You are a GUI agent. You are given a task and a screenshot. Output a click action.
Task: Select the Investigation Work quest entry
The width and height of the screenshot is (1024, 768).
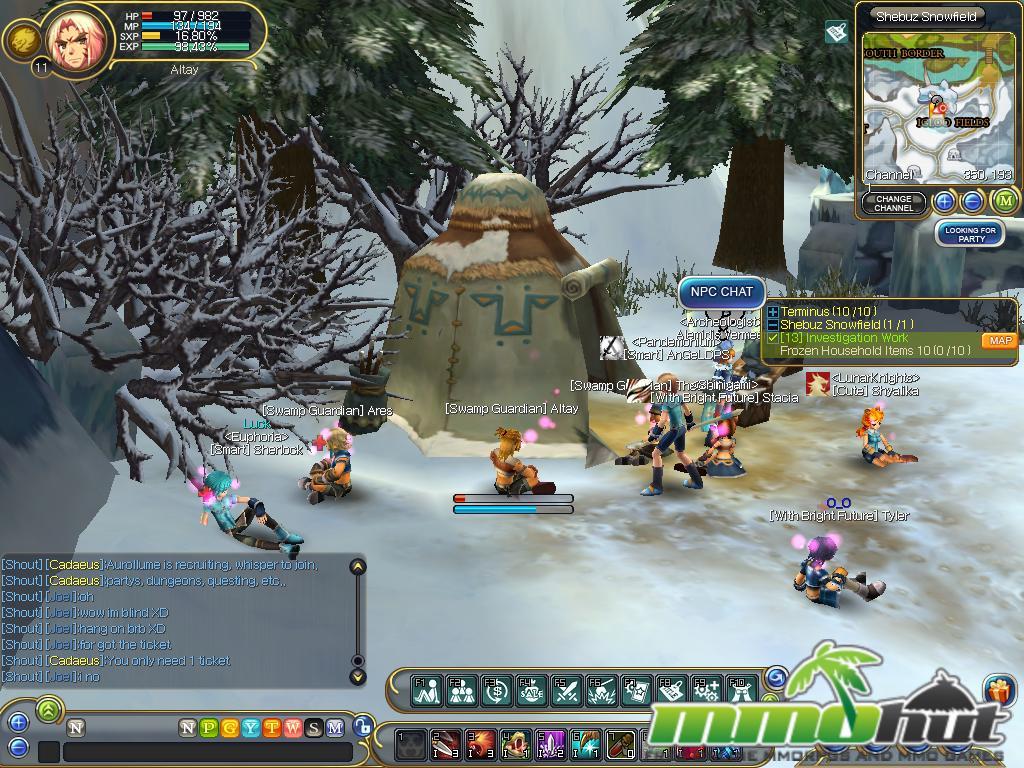(x=845, y=338)
